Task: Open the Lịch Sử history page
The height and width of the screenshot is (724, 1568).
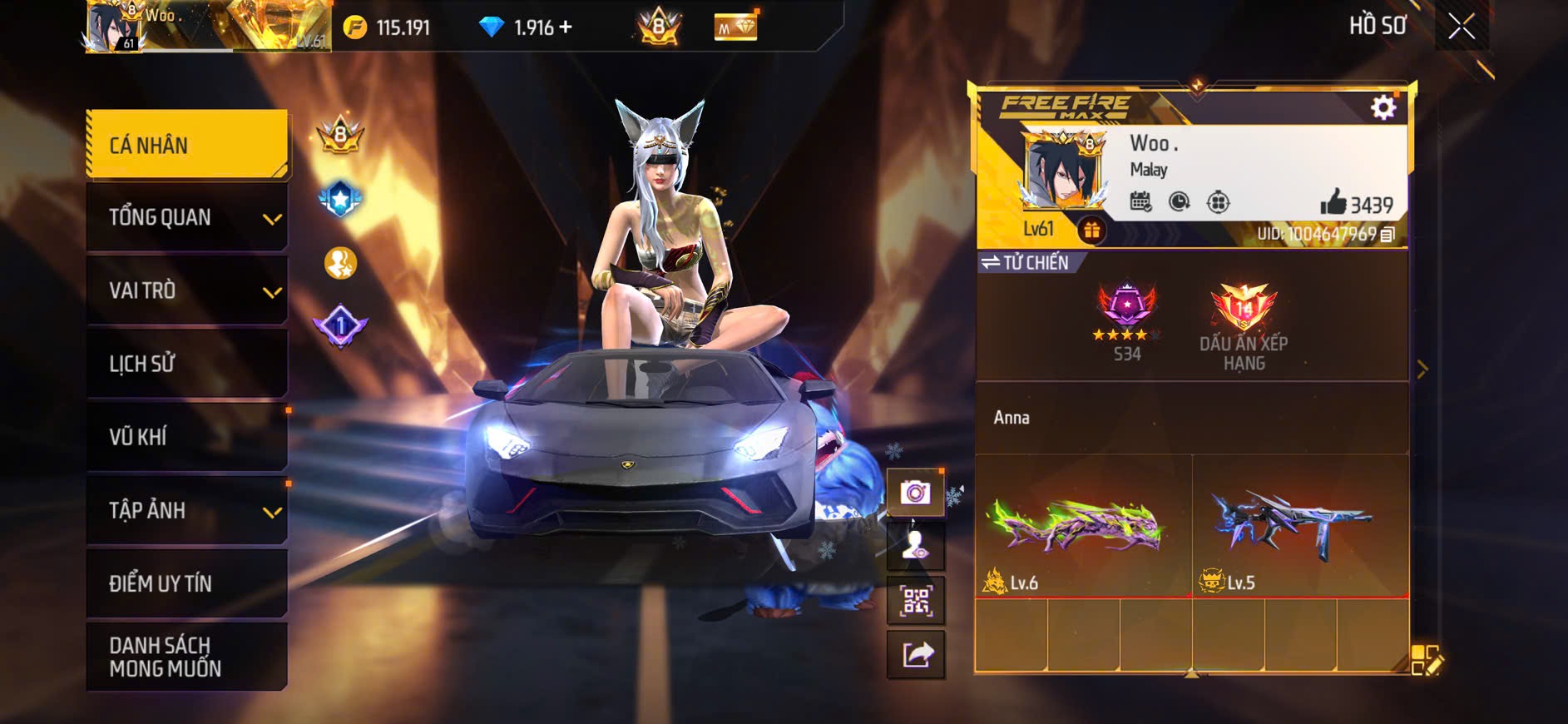Action: coord(187,364)
